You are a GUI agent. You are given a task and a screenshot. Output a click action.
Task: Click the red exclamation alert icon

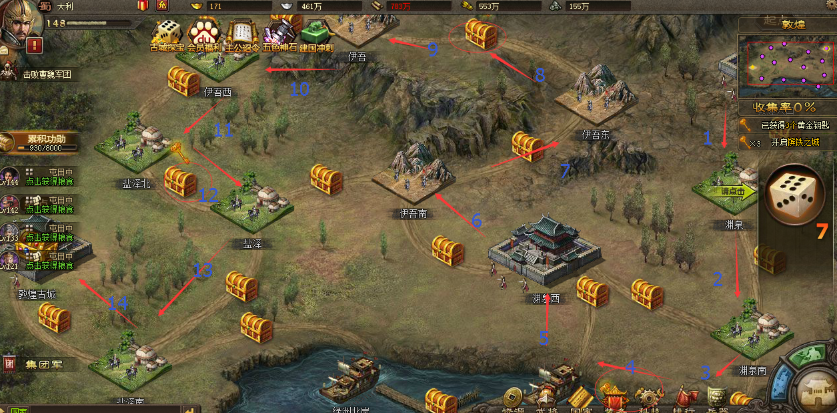click(x=35, y=45)
